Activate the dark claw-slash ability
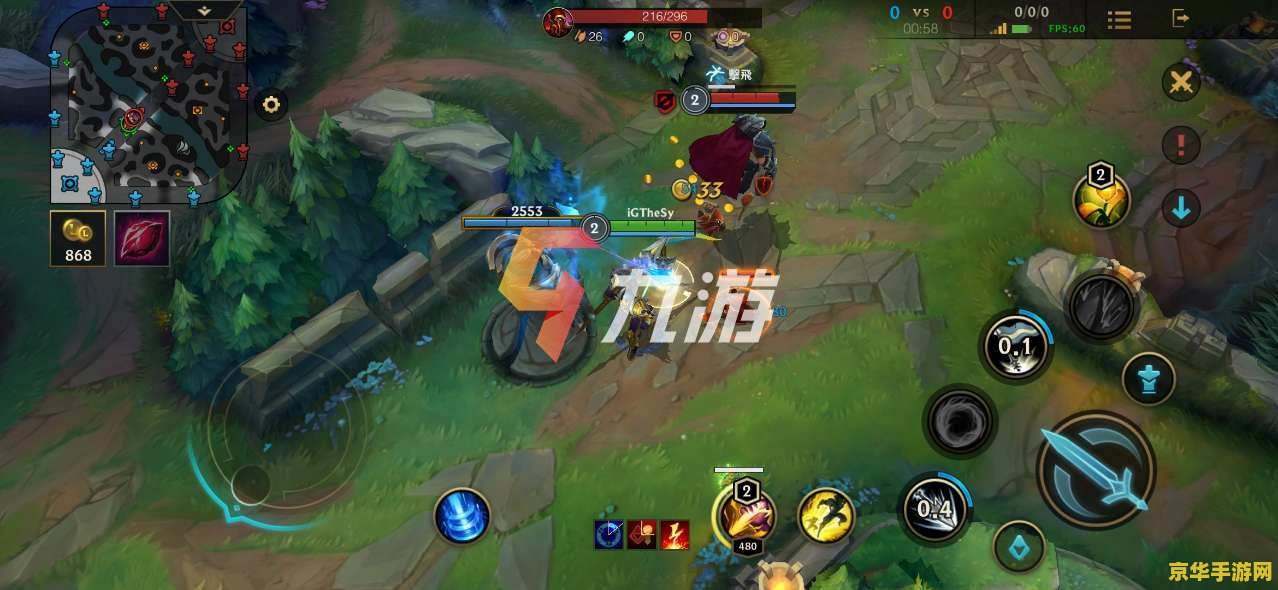Screen dimensions: 1278x590 tap(1101, 306)
